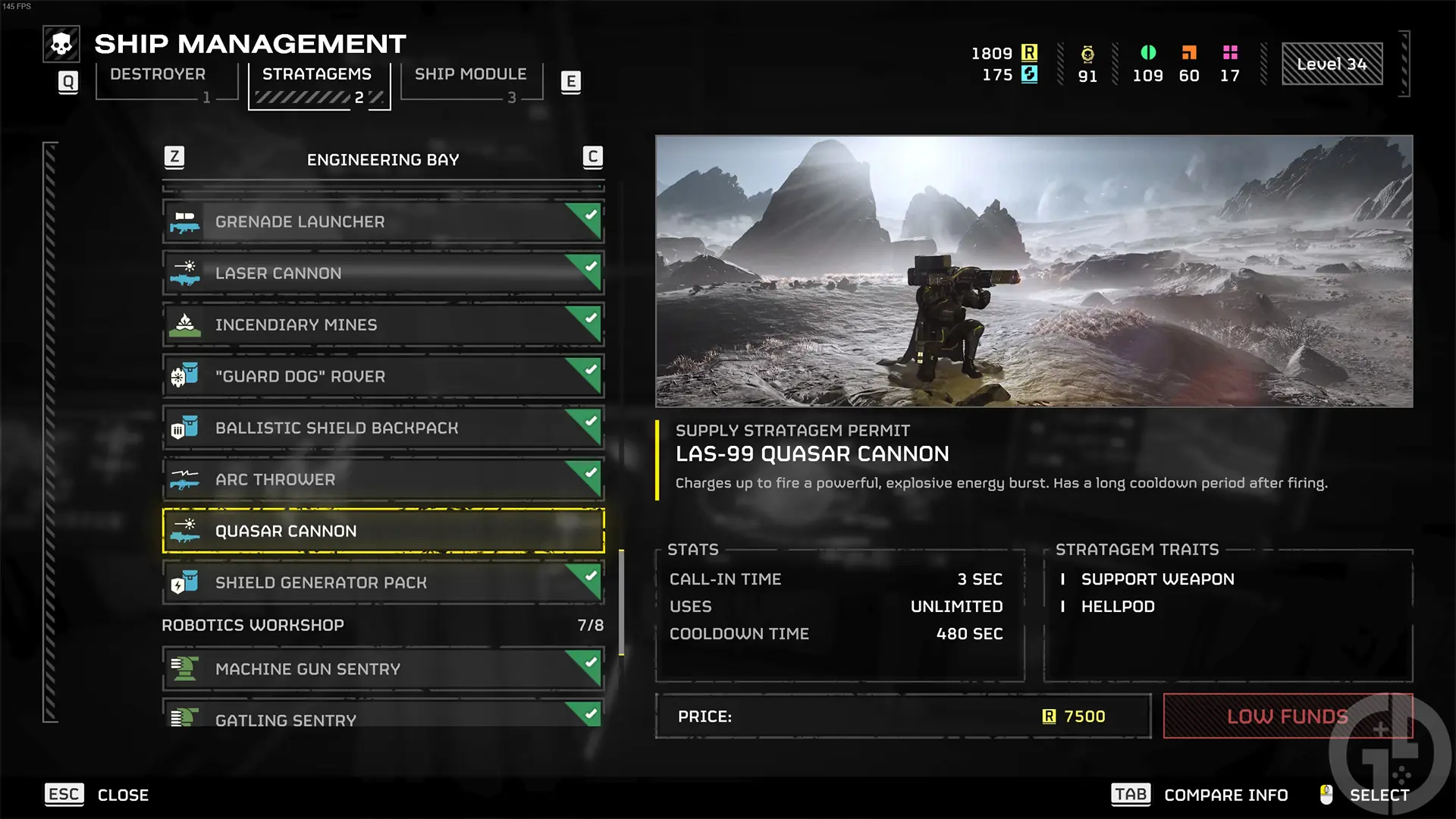Click the Incendiary Mines stratagem icon
1456x819 pixels.
click(184, 325)
